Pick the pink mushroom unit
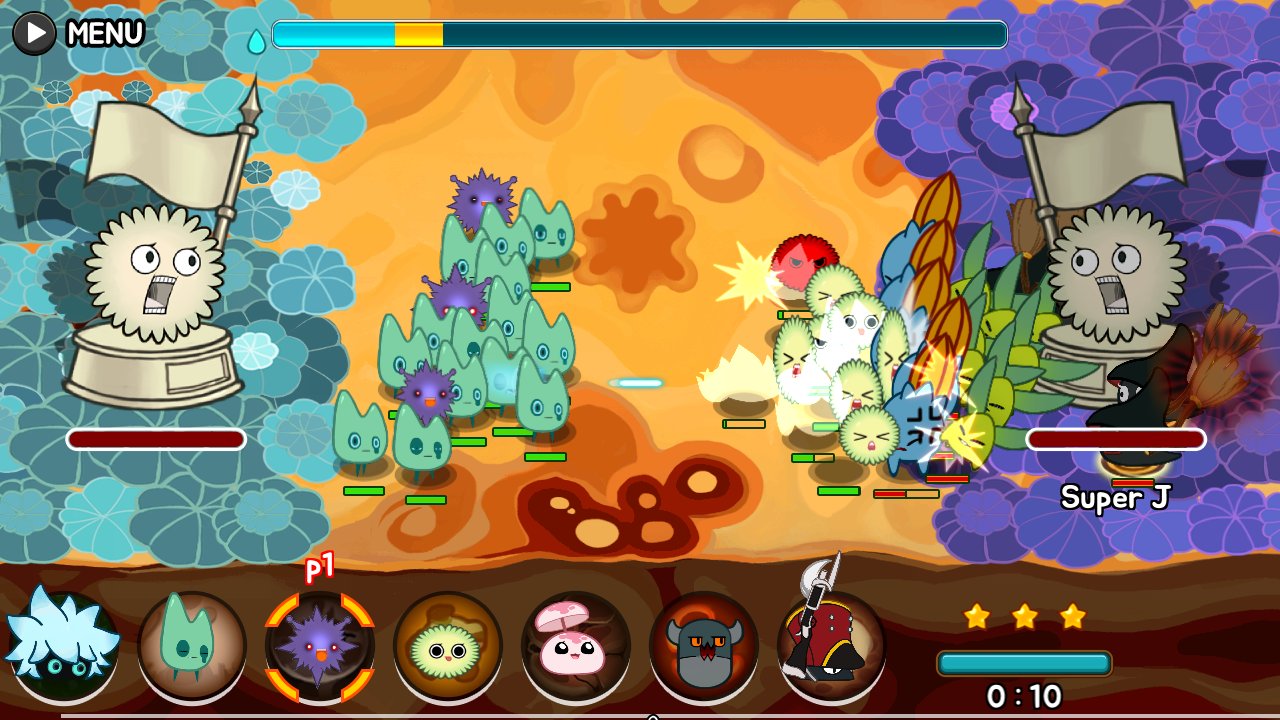 click(576, 645)
